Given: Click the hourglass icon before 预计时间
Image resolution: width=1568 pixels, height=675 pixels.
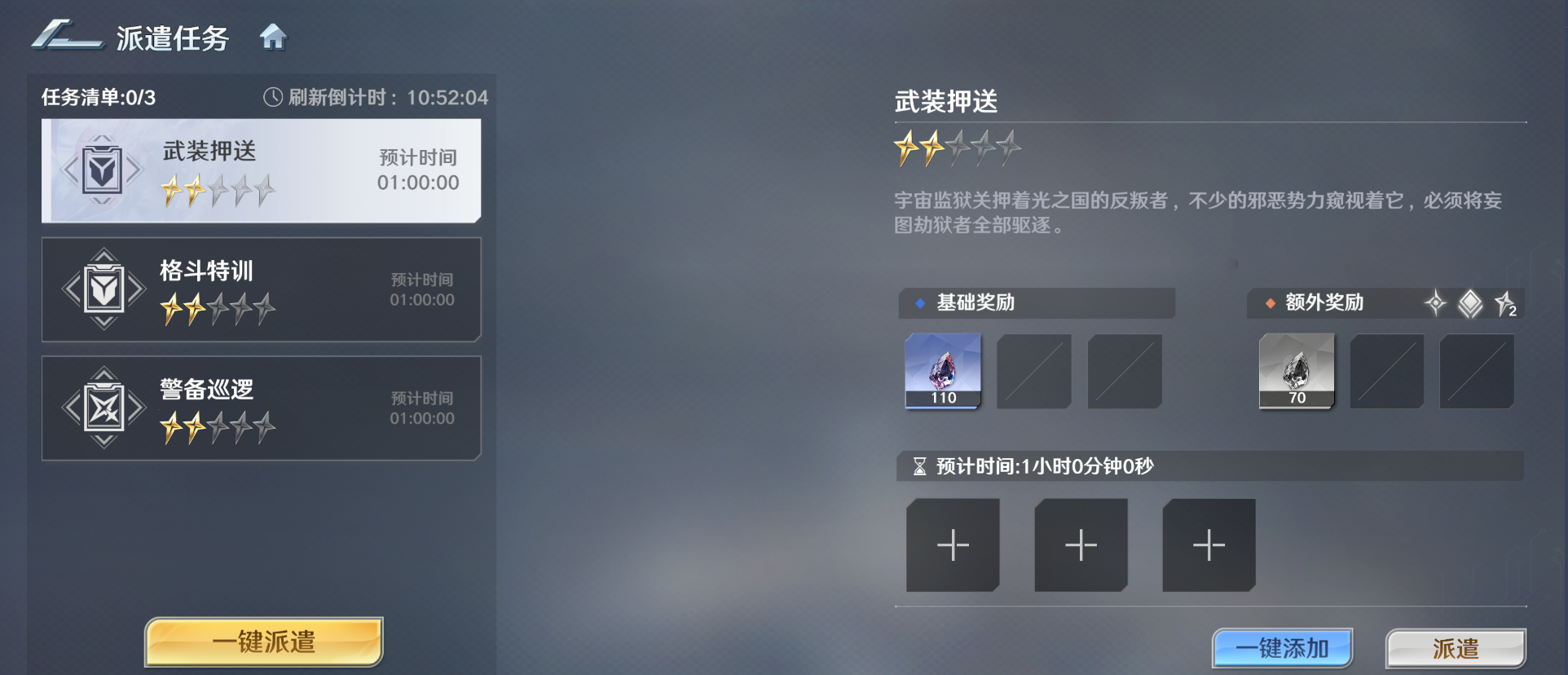Looking at the screenshot, I should coord(918,466).
